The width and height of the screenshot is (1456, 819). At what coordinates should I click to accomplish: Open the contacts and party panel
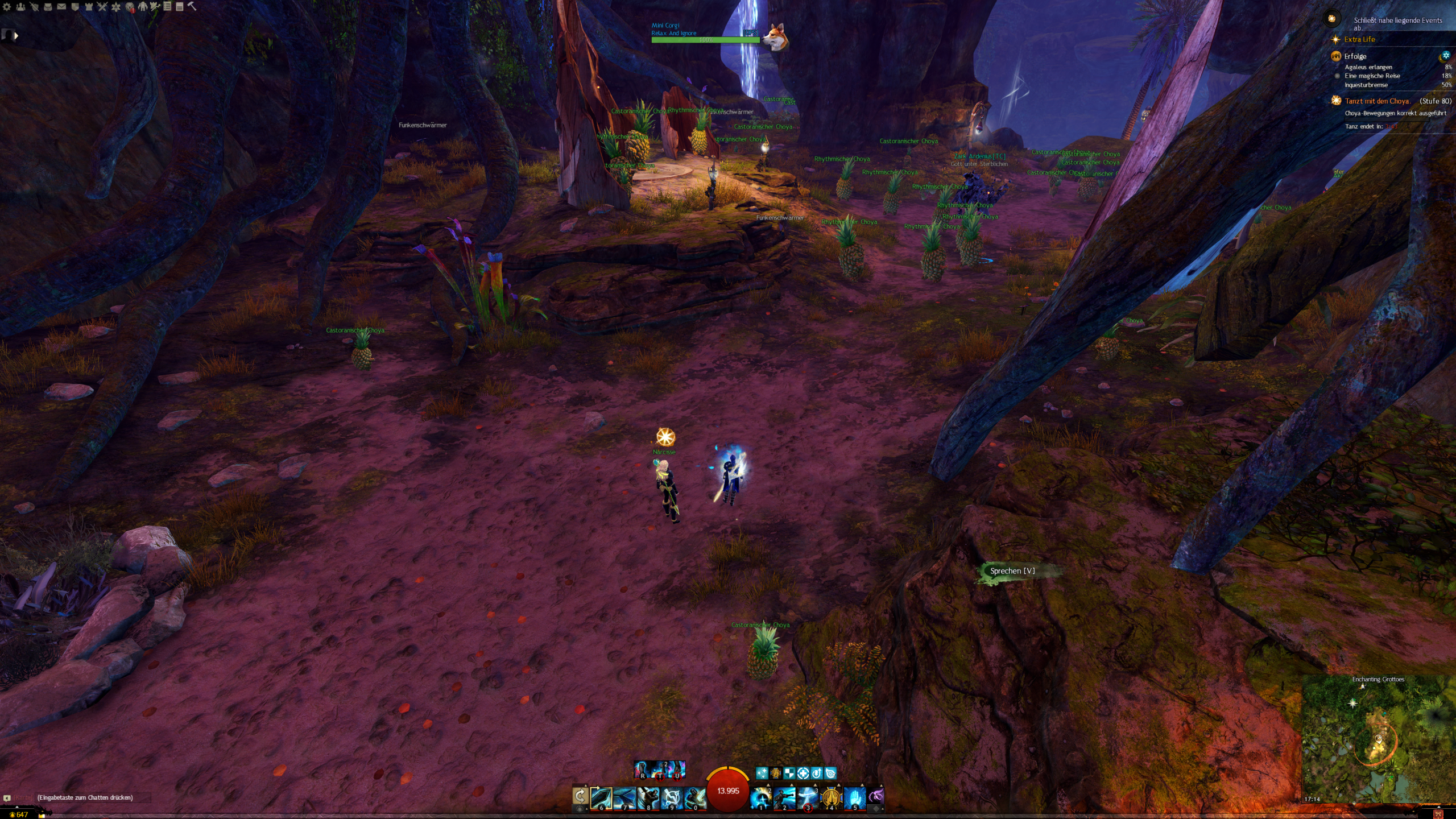(x=21, y=7)
